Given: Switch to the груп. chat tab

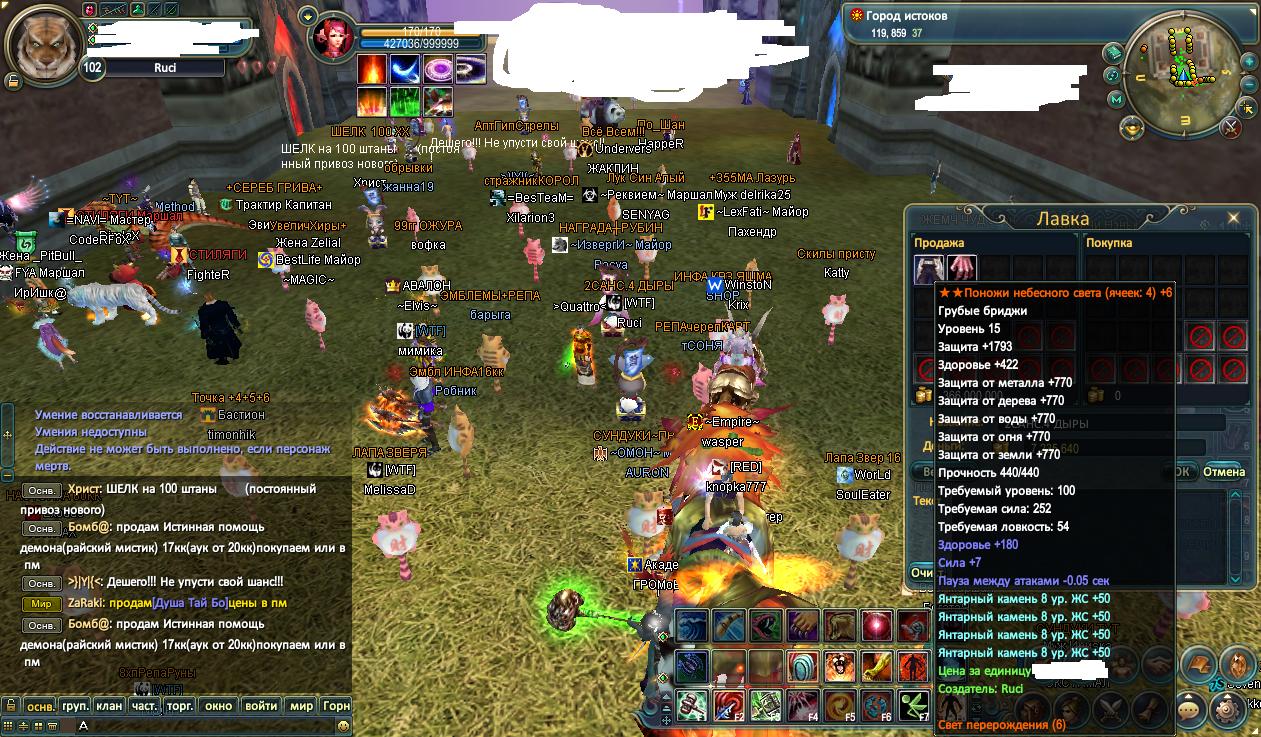Looking at the screenshot, I should click(x=75, y=706).
